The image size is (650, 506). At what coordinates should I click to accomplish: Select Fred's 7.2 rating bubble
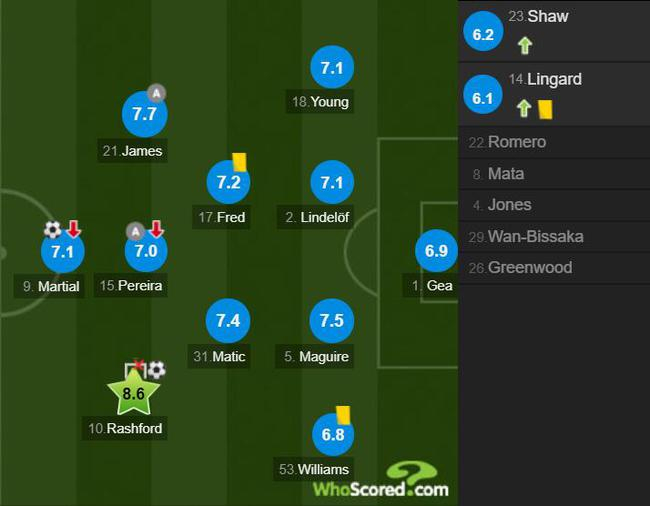click(x=228, y=182)
